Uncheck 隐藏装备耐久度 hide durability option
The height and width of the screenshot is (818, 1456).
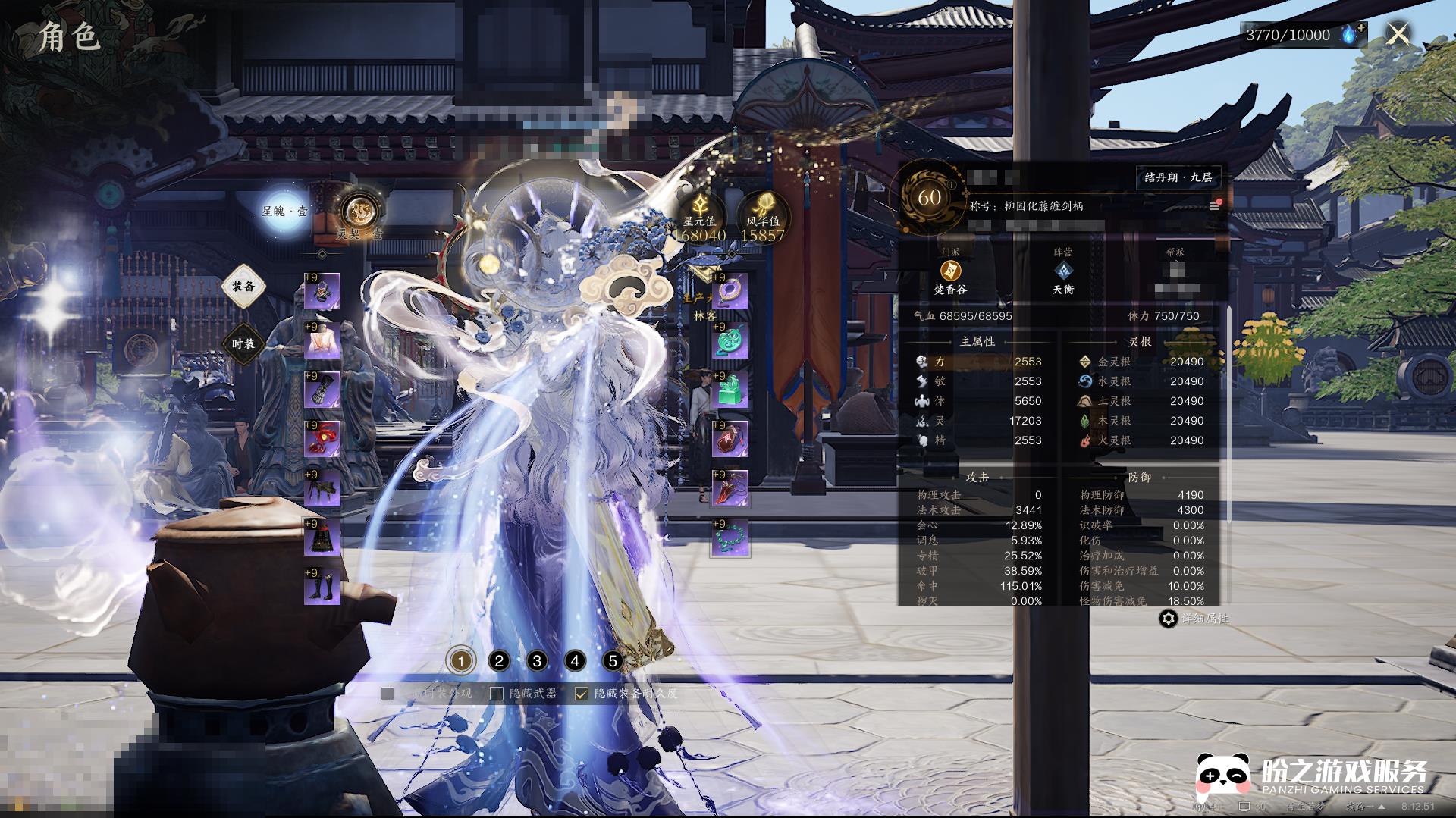pos(582,694)
